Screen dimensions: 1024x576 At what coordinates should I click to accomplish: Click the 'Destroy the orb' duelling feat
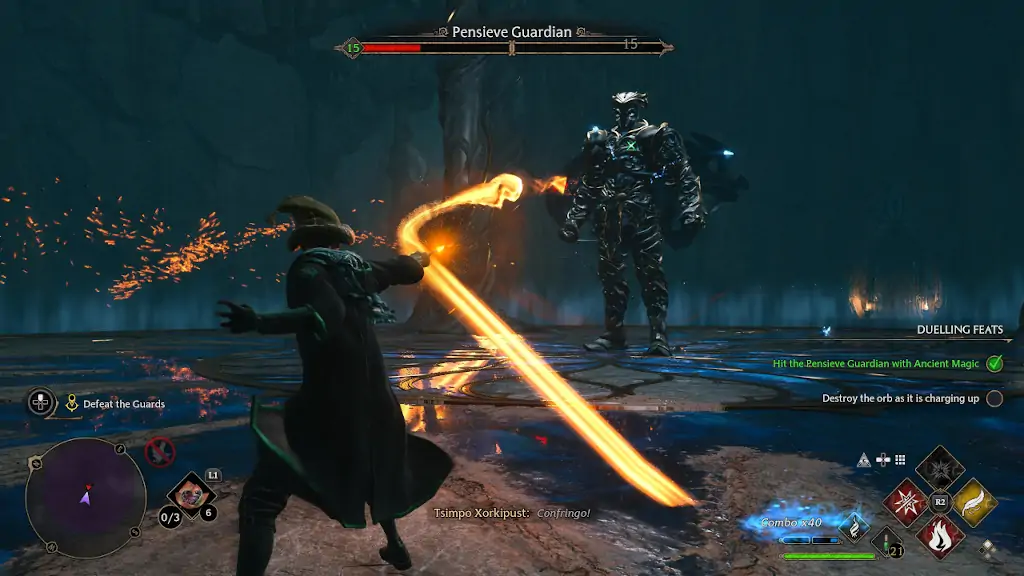[900, 398]
